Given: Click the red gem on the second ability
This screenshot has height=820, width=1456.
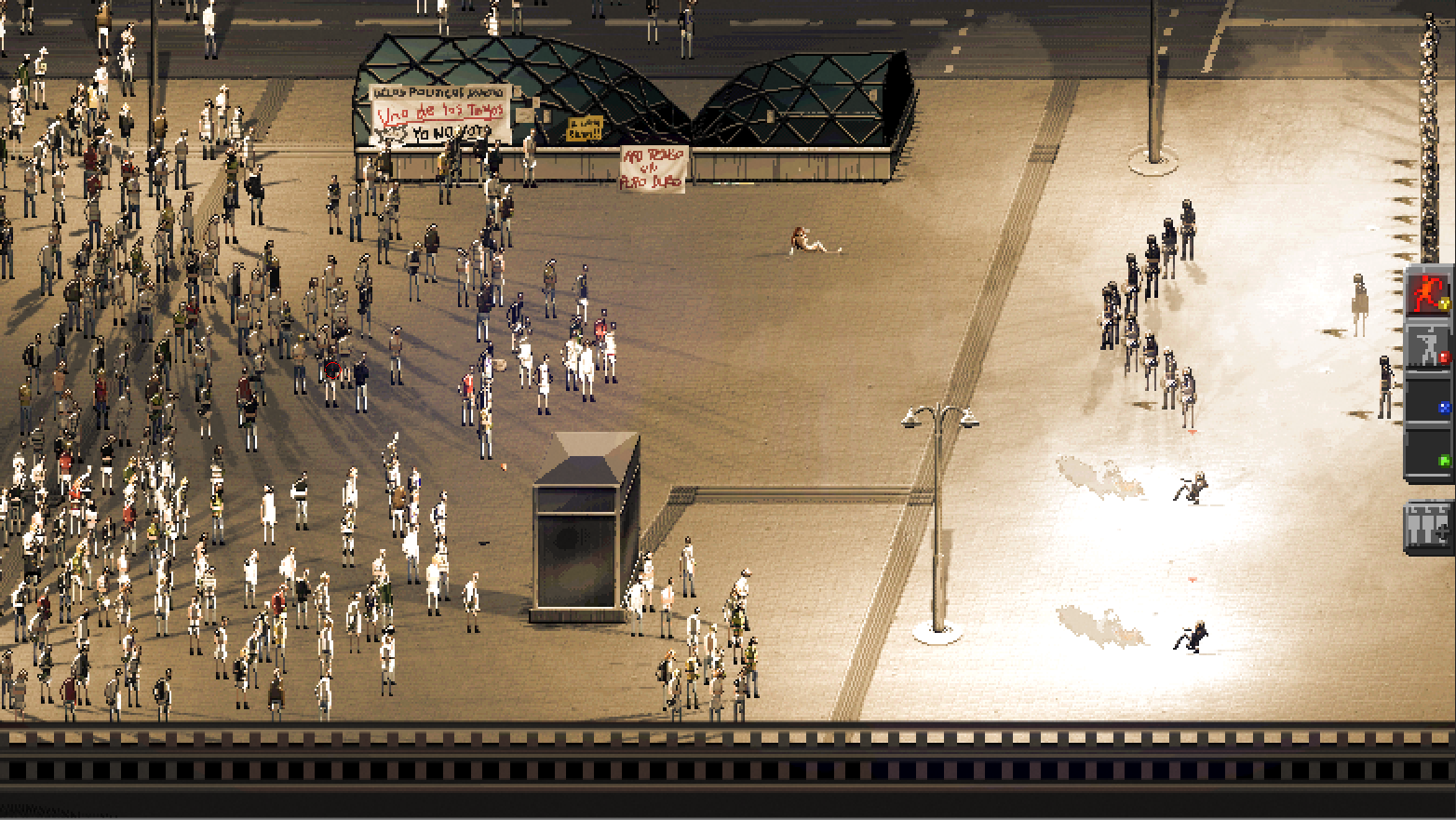Looking at the screenshot, I should point(1443,357).
